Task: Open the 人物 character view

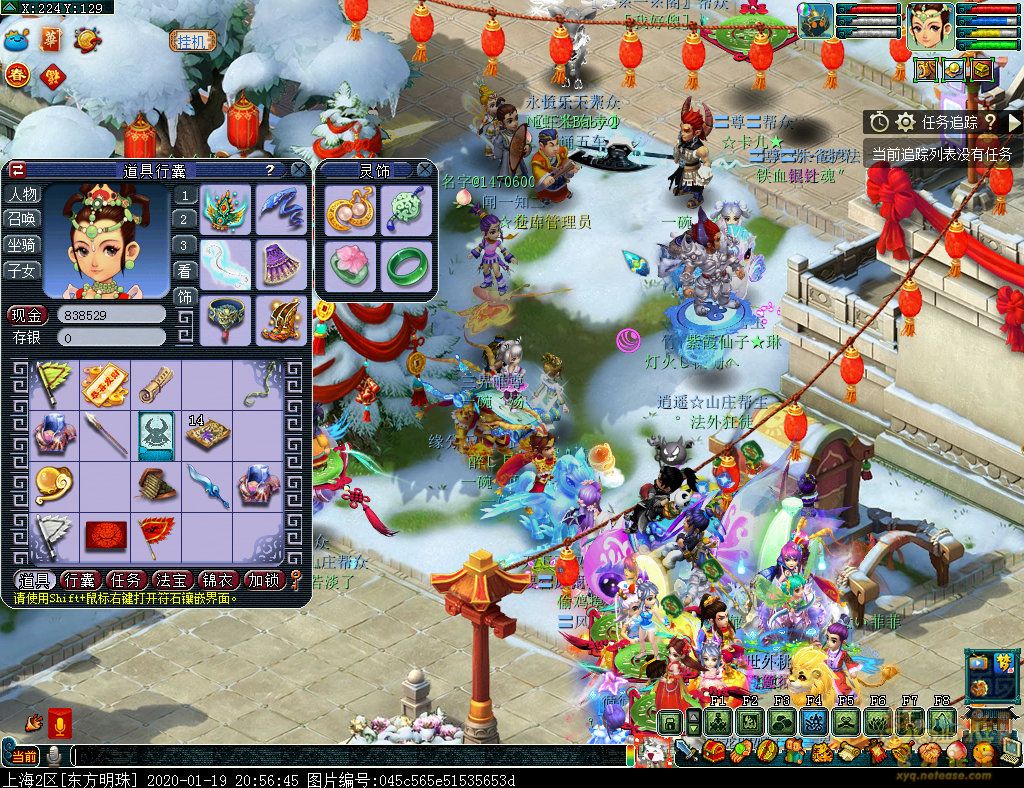Action: (23, 194)
